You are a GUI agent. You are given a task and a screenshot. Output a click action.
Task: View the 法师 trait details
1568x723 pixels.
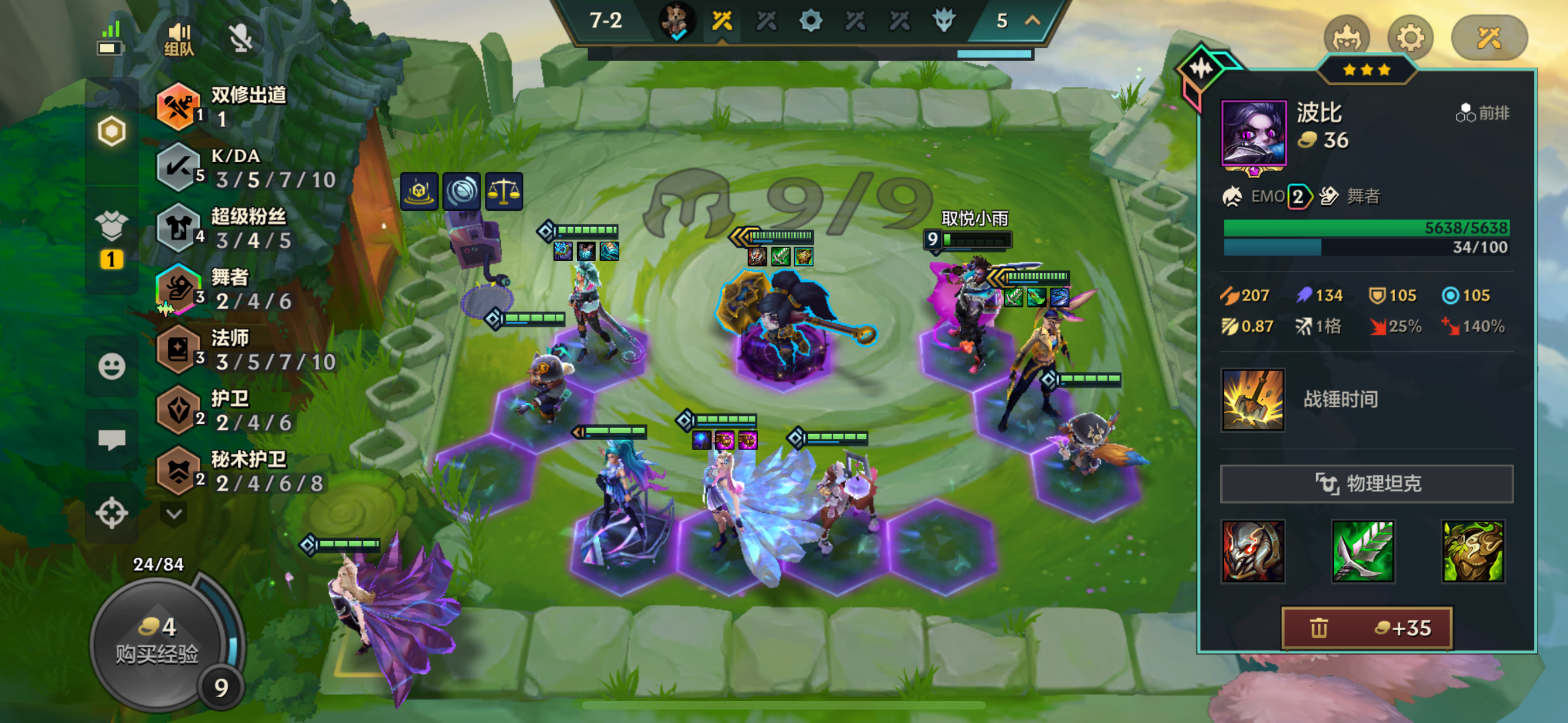(x=247, y=350)
